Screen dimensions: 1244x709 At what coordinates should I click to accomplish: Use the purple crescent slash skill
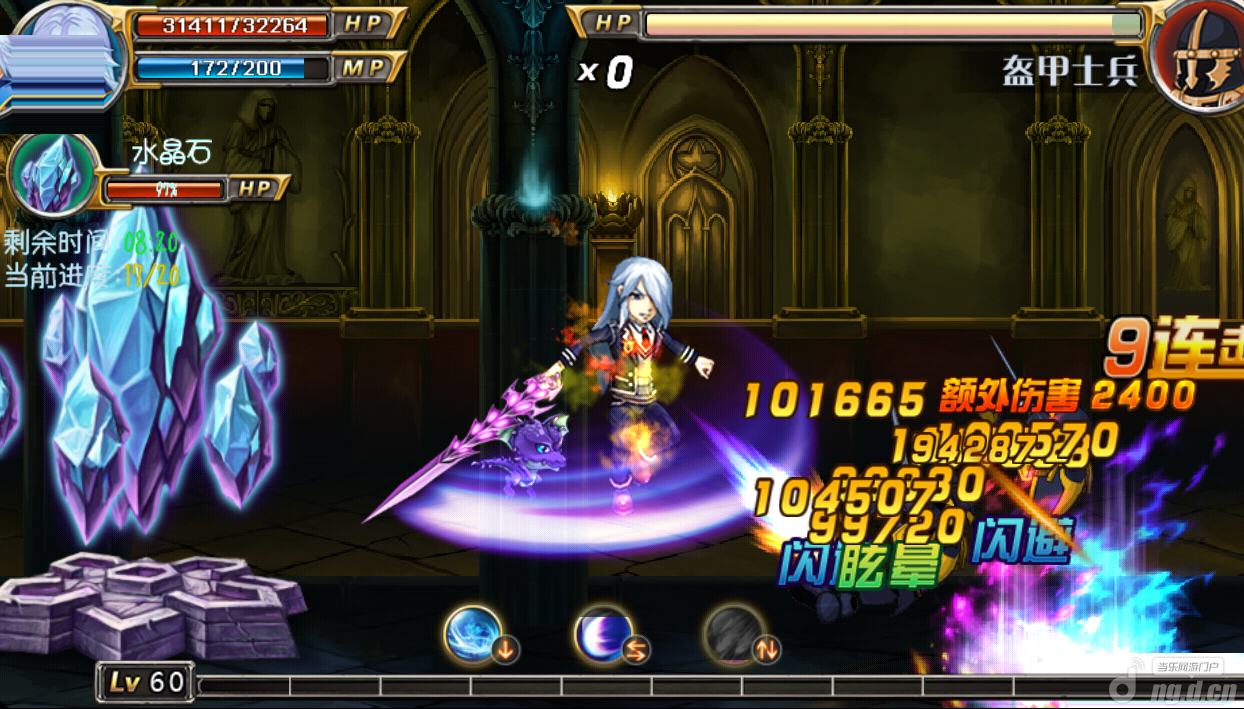[603, 634]
